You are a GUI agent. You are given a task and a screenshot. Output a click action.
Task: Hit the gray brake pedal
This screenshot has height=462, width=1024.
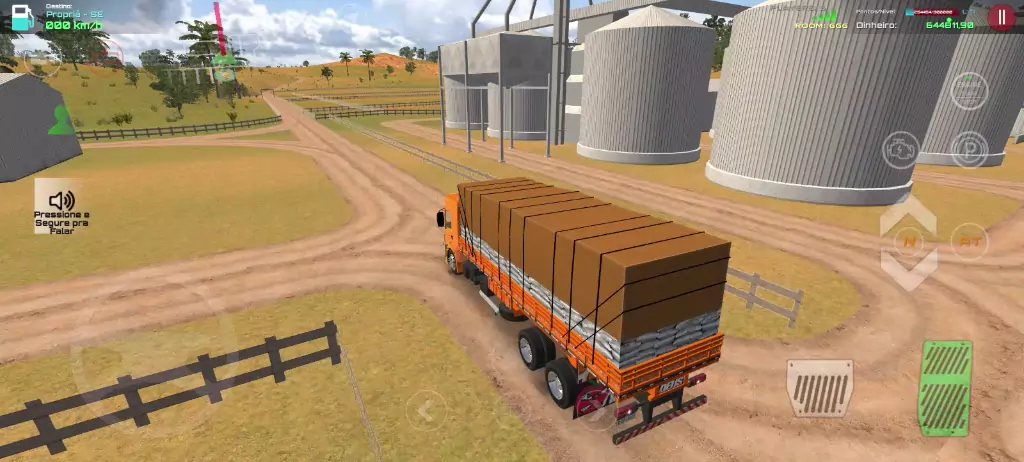(820, 387)
